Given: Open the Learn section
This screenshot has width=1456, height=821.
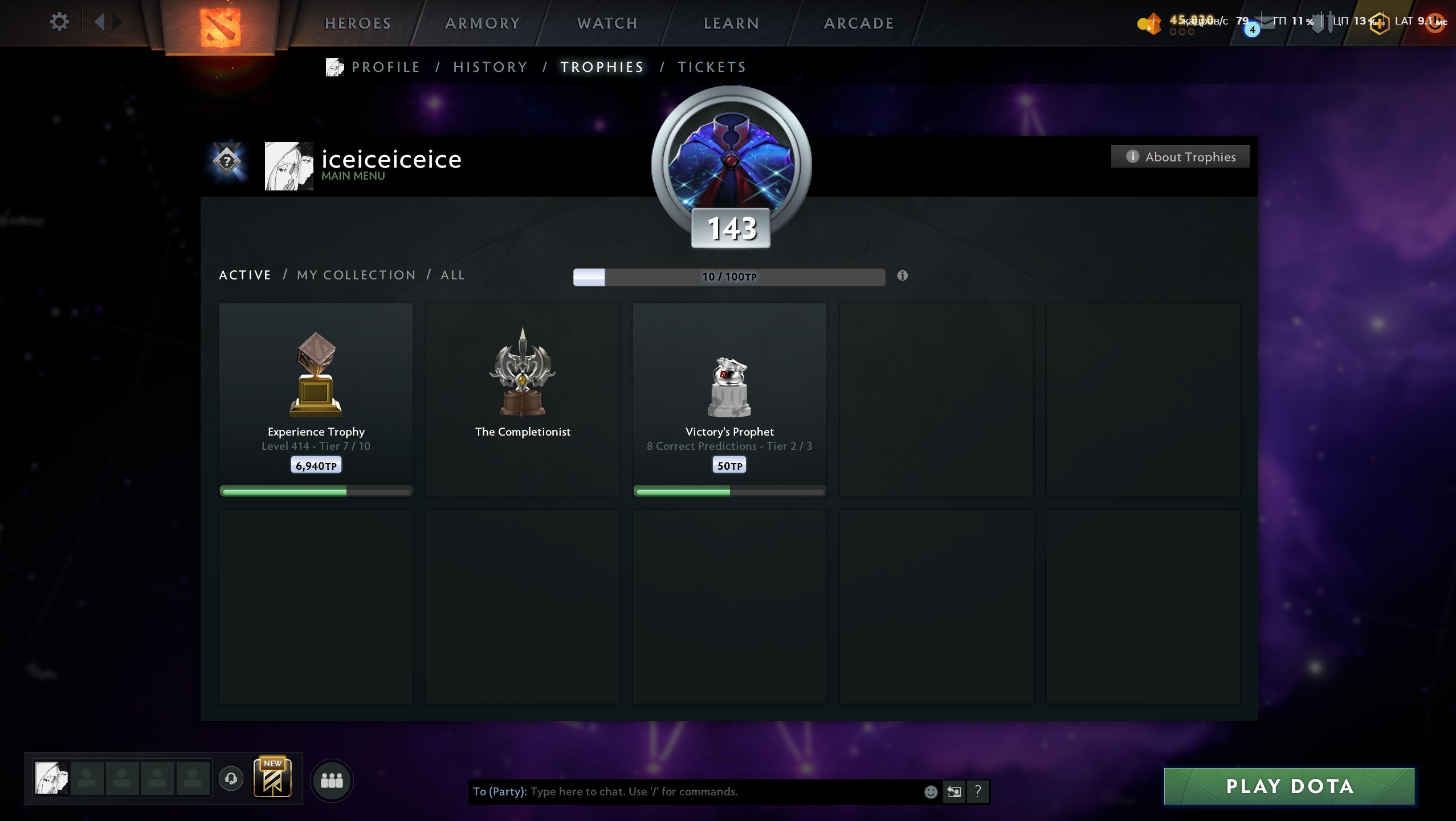Looking at the screenshot, I should (731, 23).
